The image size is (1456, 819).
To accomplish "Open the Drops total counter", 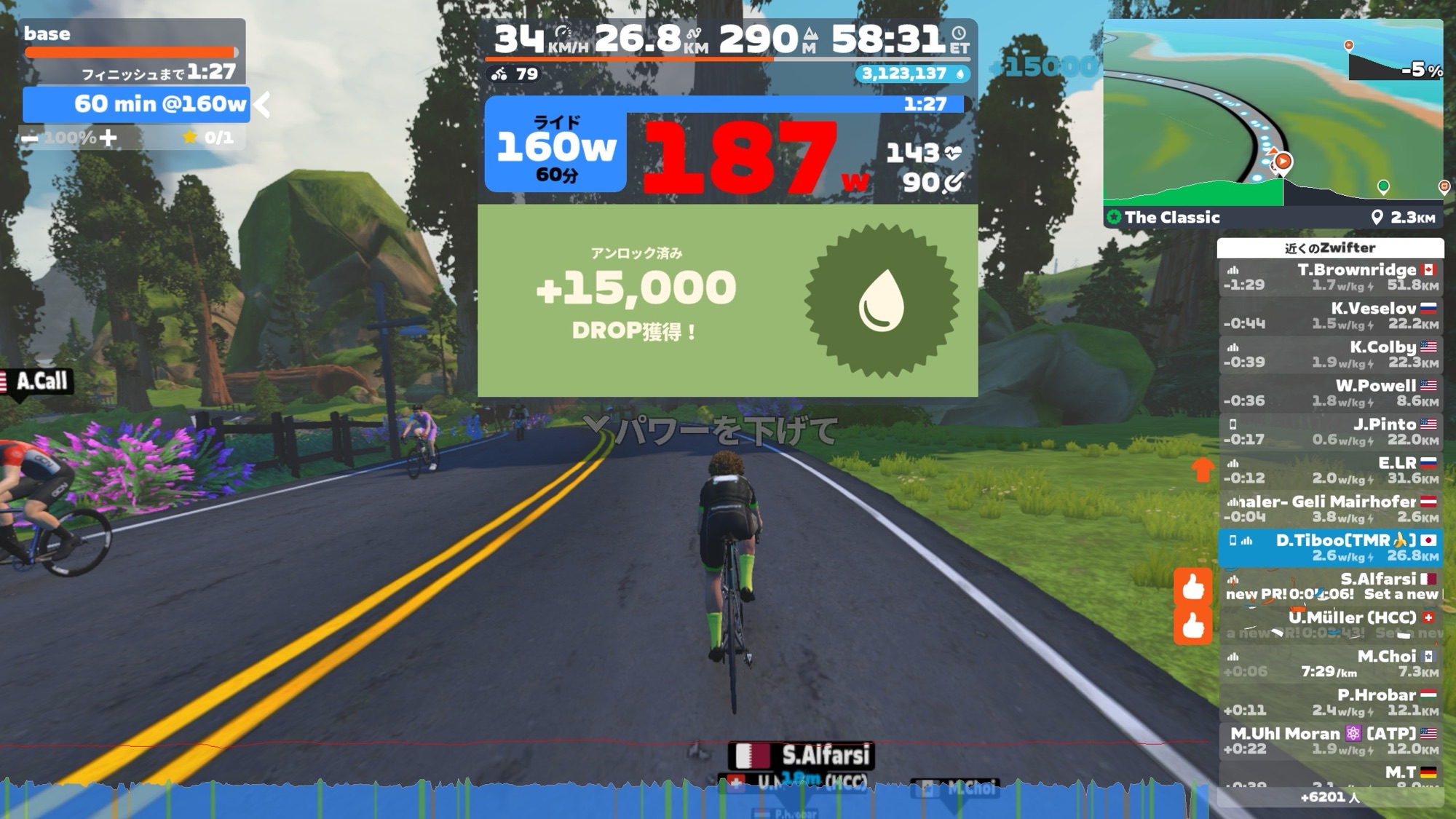I will [913, 74].
